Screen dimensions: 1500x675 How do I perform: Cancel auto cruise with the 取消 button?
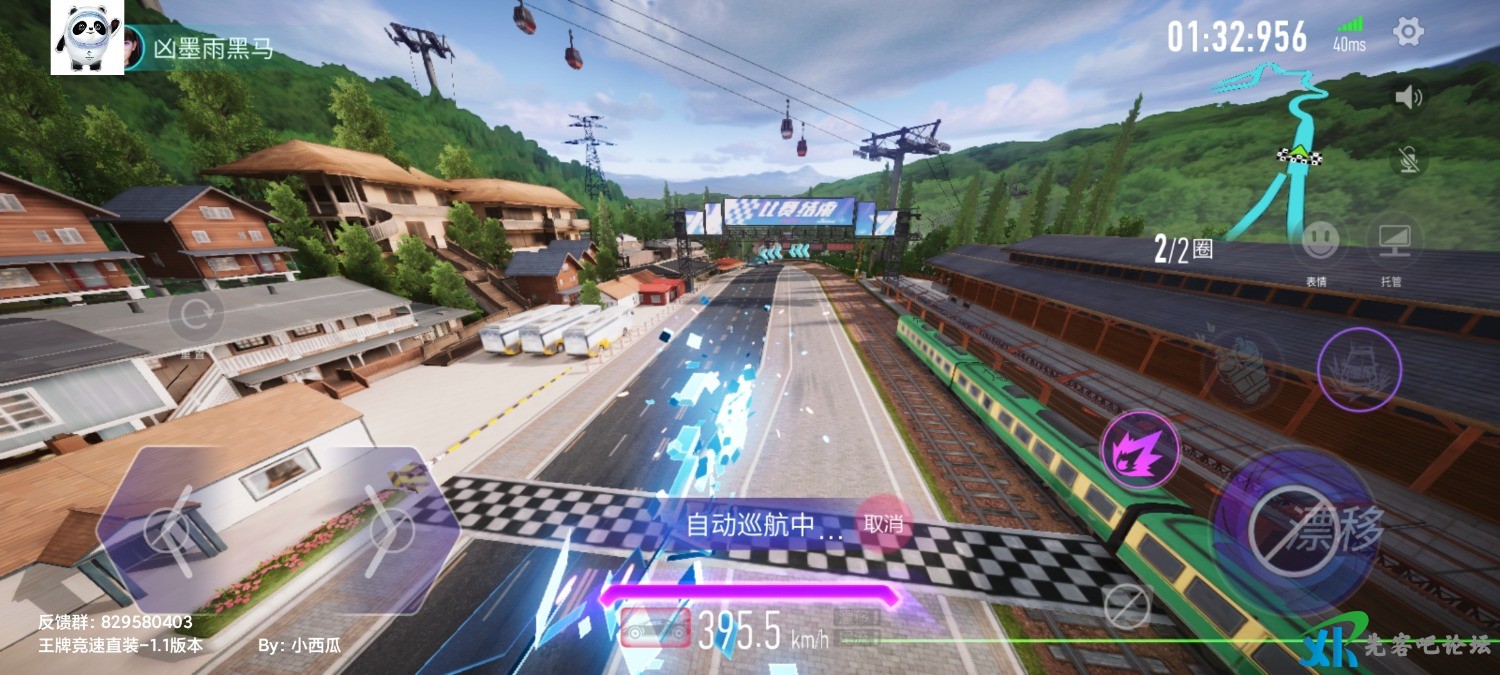[883, 523]
